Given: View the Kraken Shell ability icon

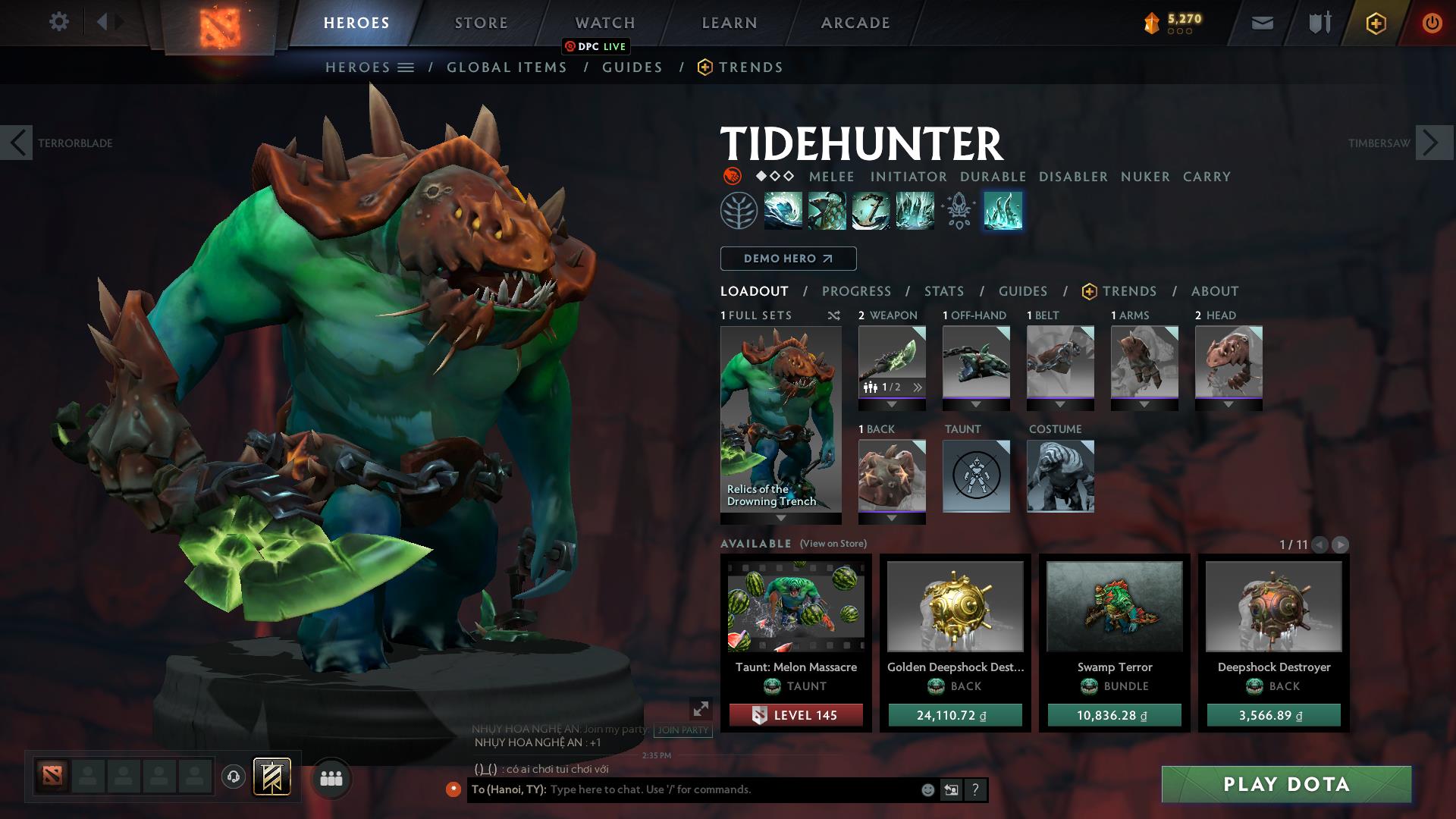Looking at the screenshot, I should pyautogui.click(x=825, y=211).
